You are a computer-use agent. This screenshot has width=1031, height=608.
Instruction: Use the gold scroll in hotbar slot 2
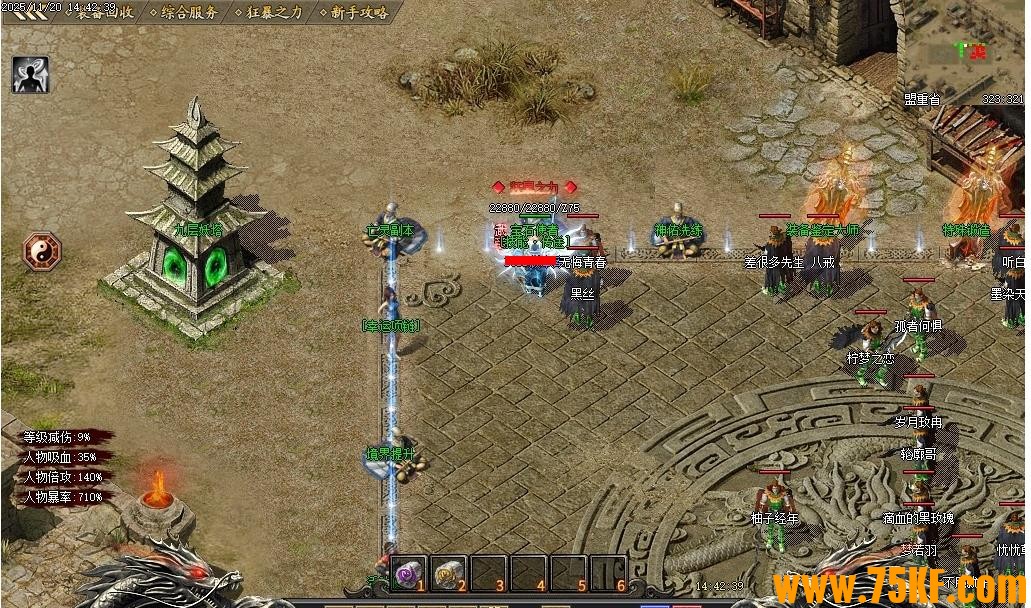coord(447,573)
